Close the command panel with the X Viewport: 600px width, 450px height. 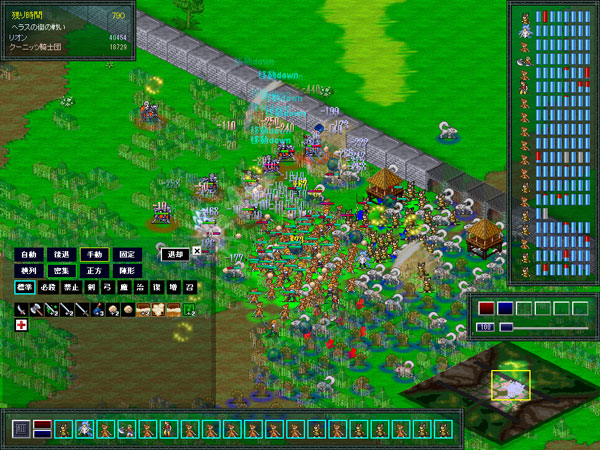(x=197, y=251)
